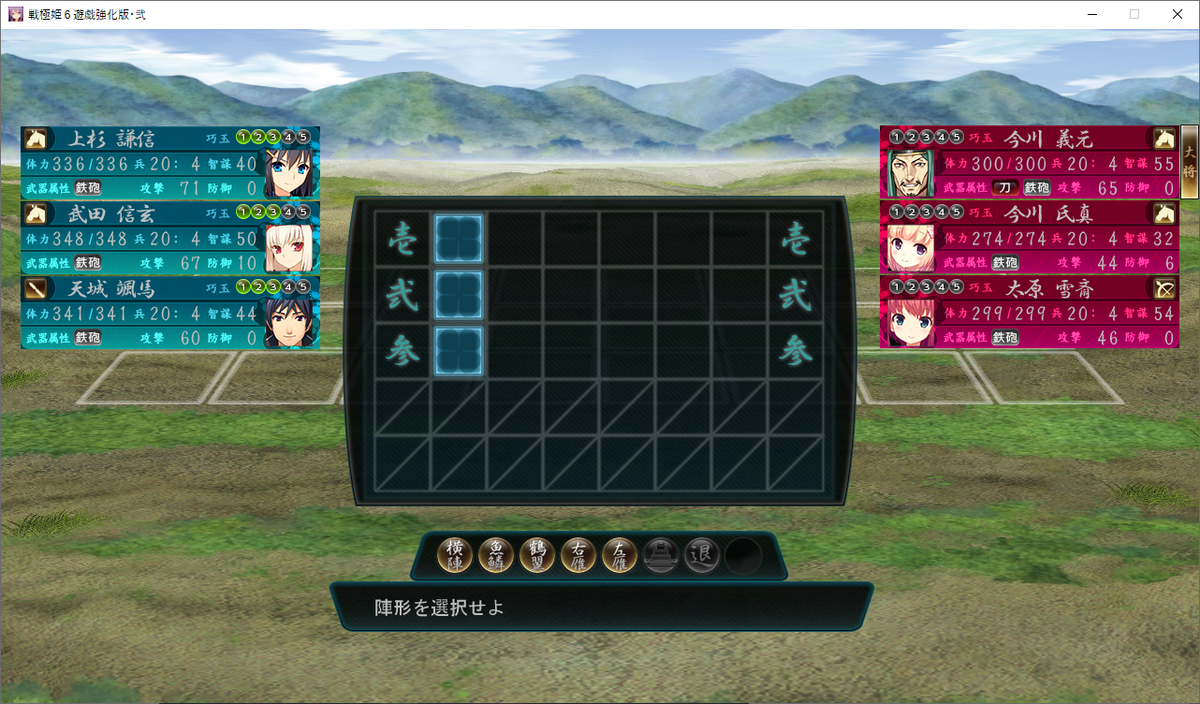
Task: Inspect enemy 太原 雪斎's panel
Action: pyautogui.click(x=1030, y=312)
